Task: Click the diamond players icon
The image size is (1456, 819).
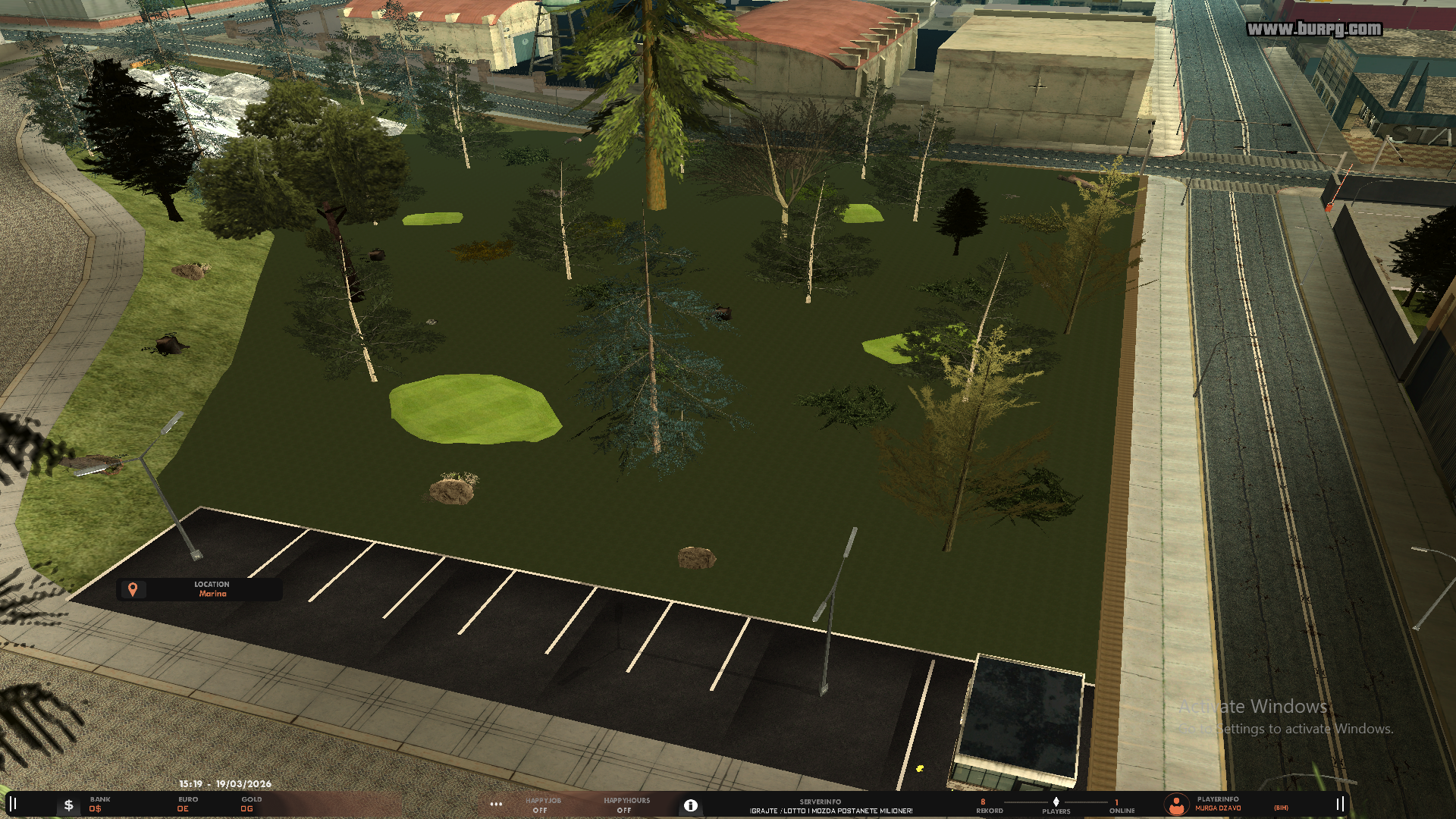Action: 1056,802
